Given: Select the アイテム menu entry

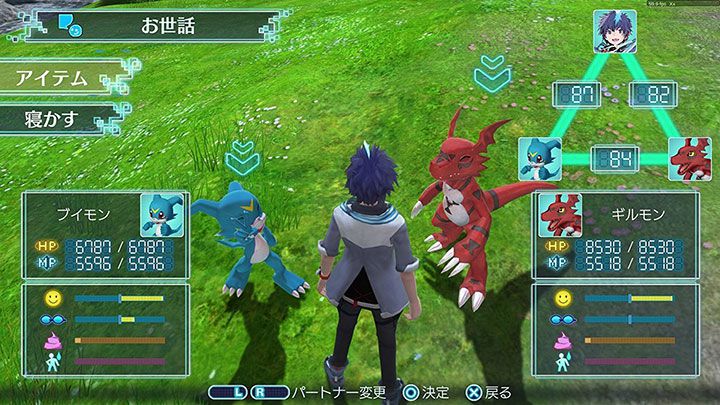Looking at the screenshot, I should pos(55,78).
